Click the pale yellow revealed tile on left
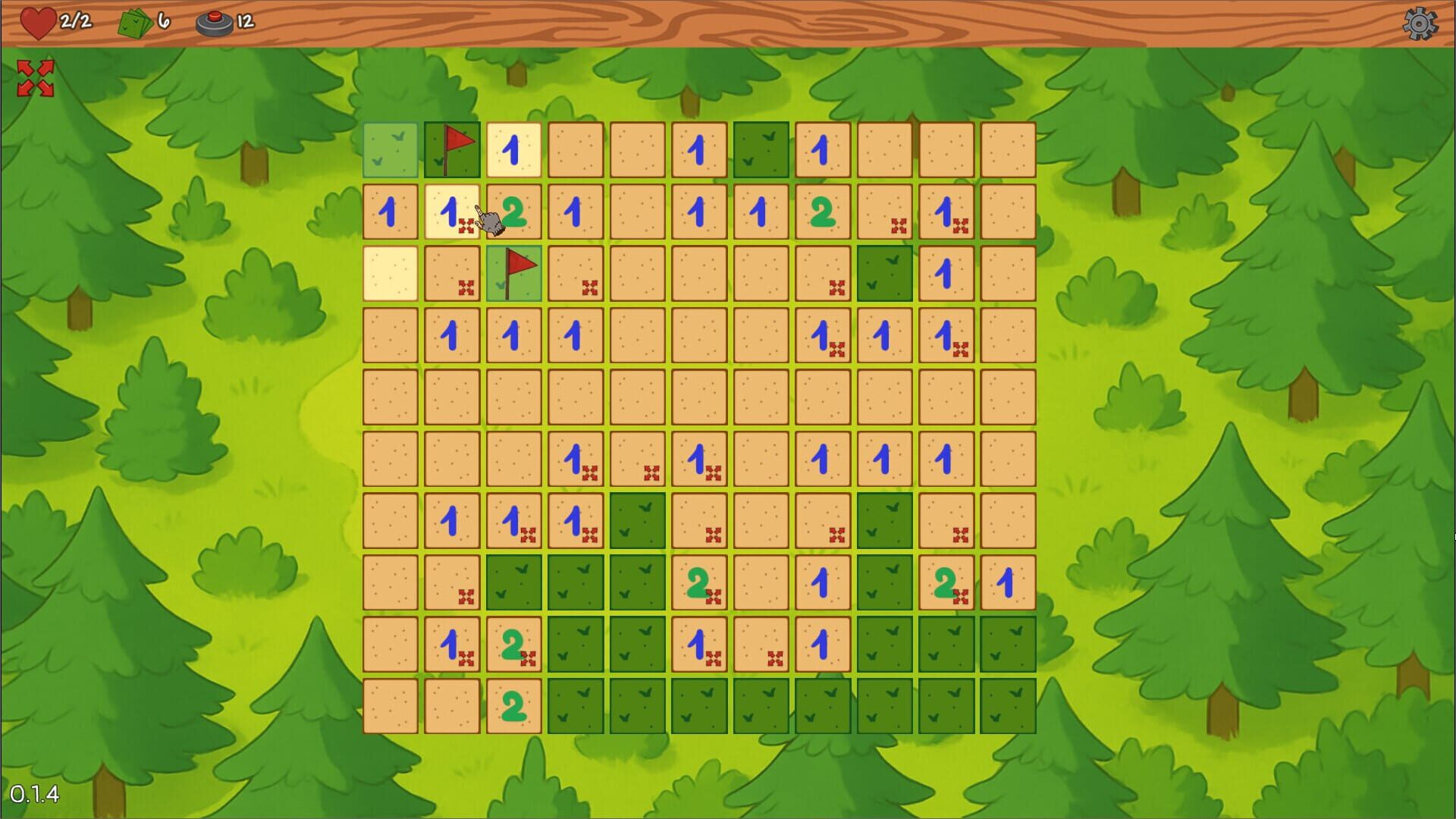 390,273
